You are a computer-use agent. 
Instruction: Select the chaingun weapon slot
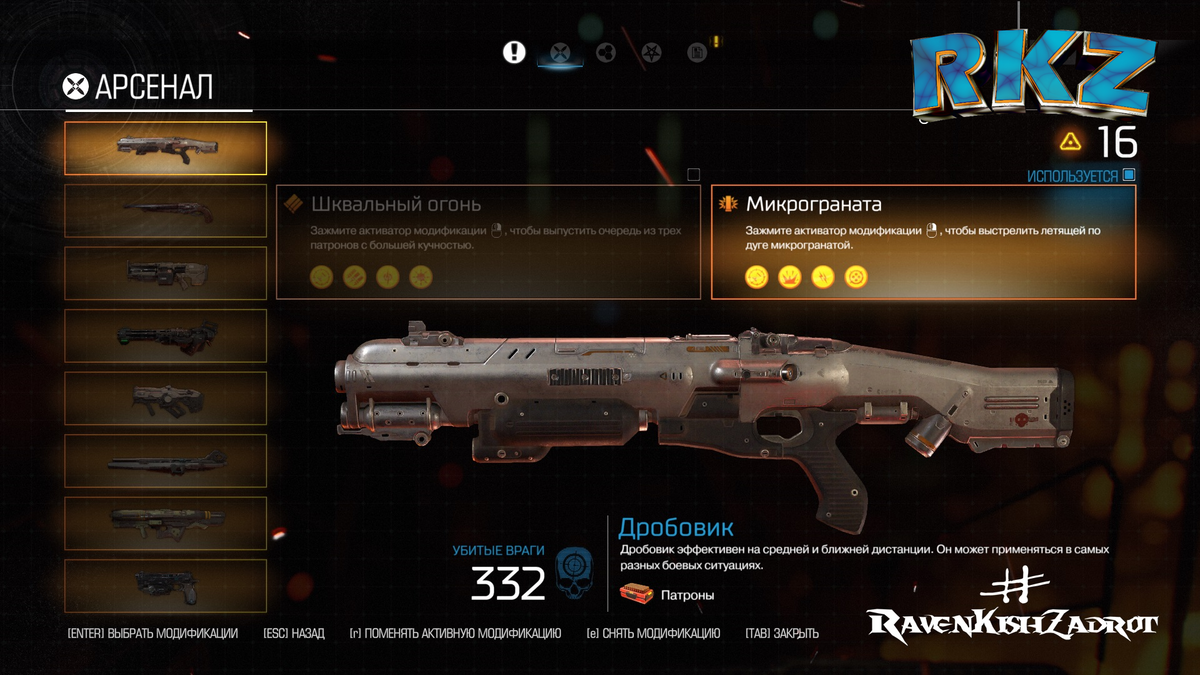tap(165, 523)
